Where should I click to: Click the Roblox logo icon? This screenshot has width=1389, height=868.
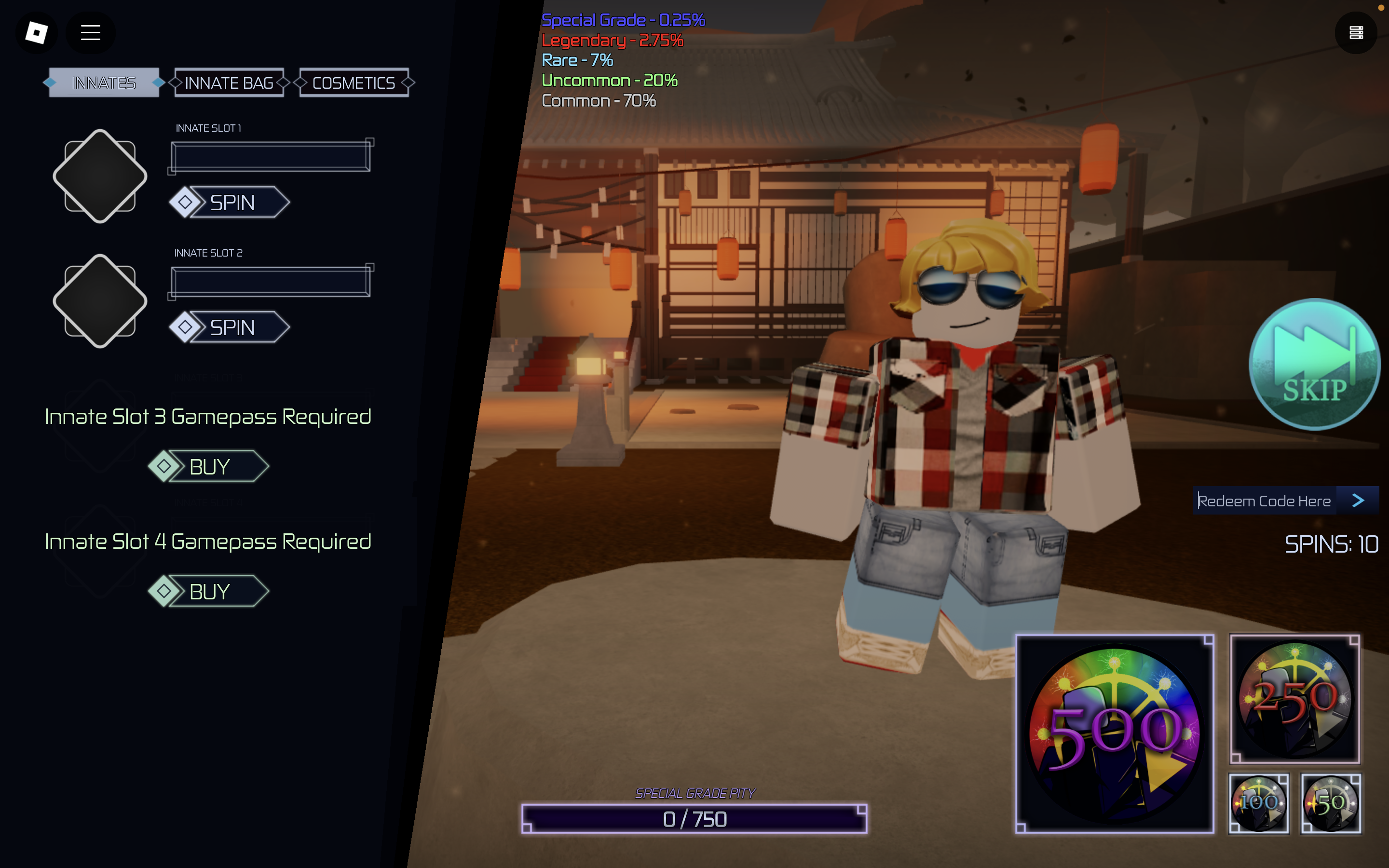(36, 33)
